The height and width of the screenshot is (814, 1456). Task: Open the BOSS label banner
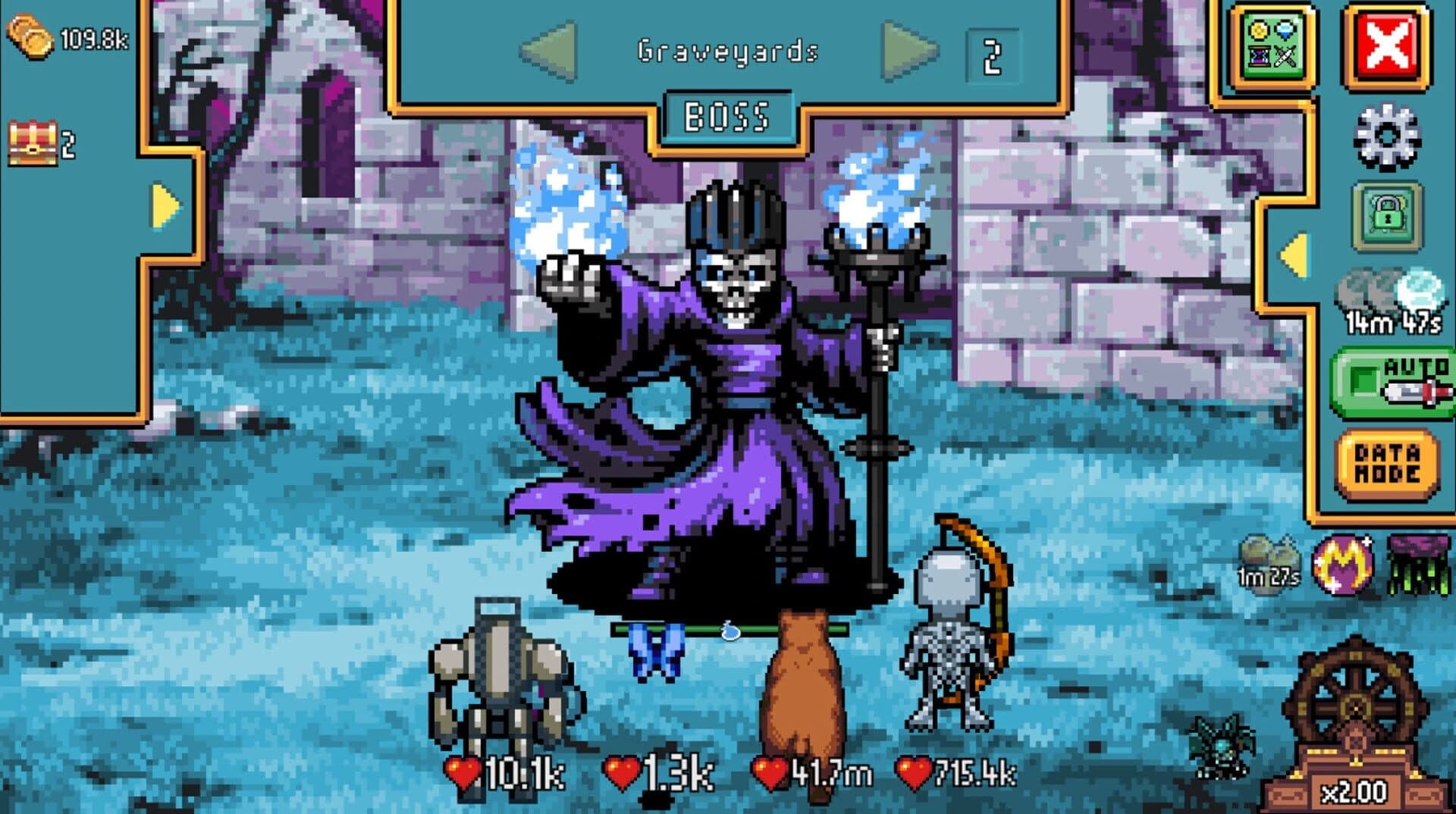pyautogui.click(x=730, y=116)
